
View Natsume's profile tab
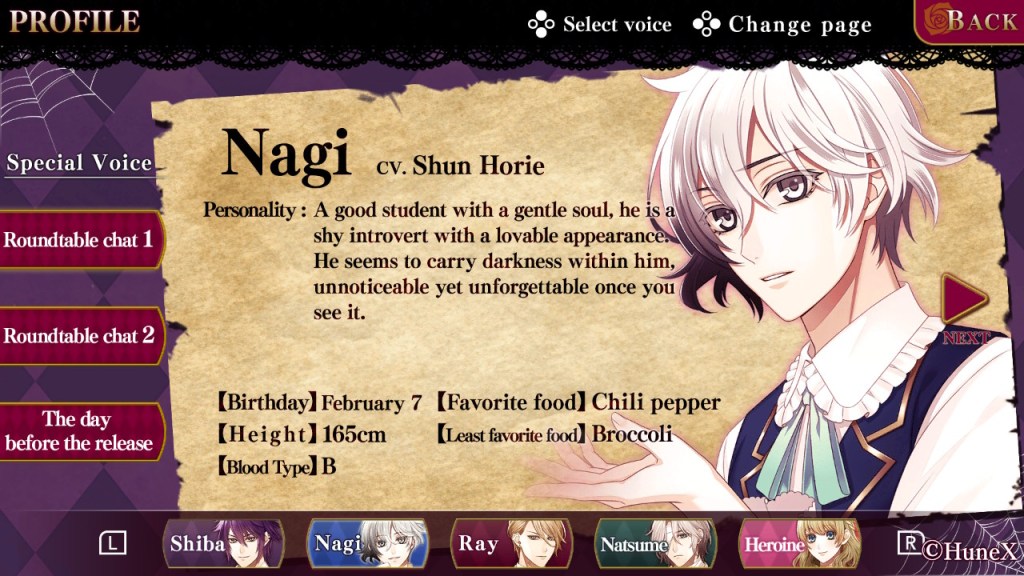[655, 544]
